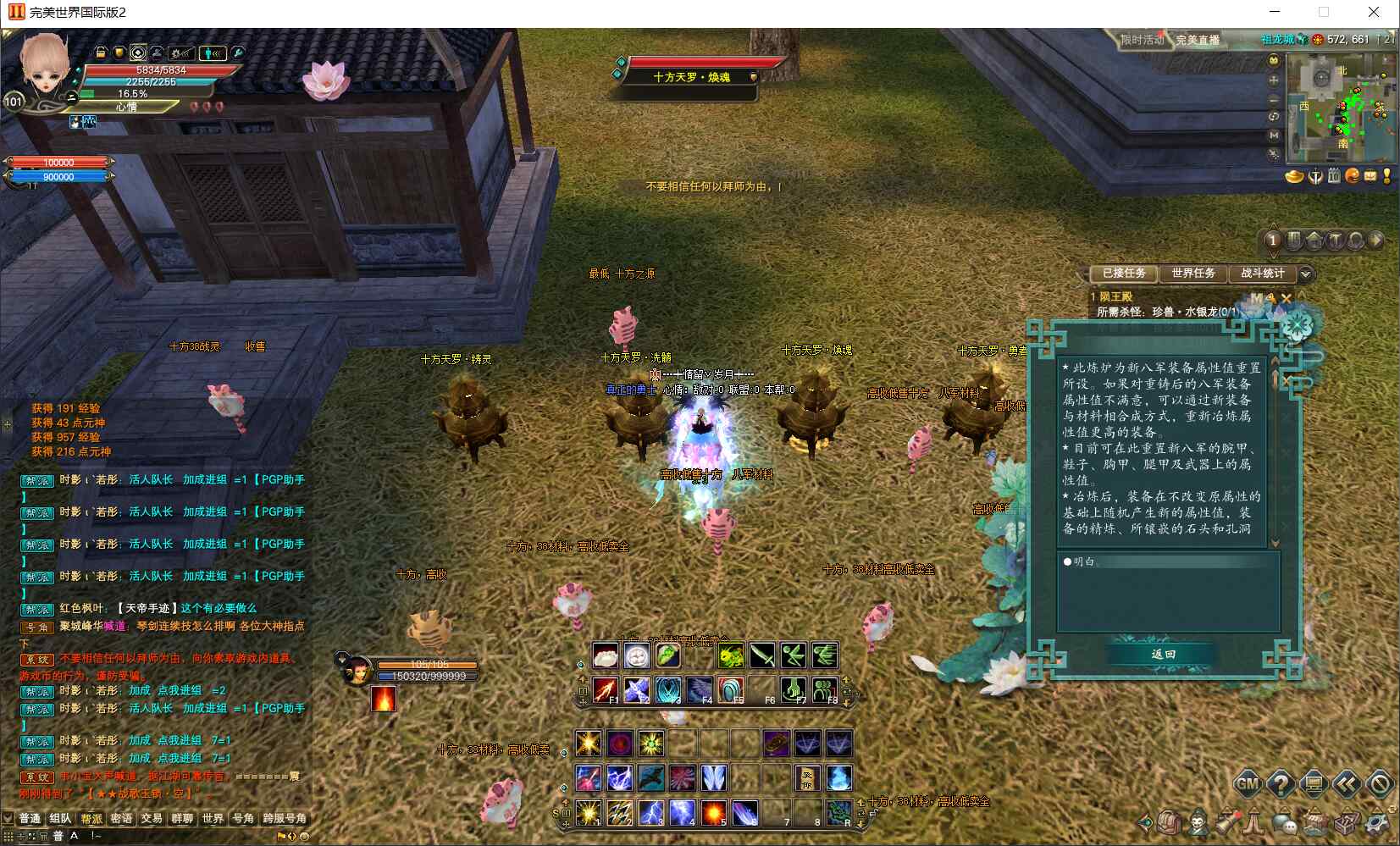Click the minimap

click(x=1341, y=107)
